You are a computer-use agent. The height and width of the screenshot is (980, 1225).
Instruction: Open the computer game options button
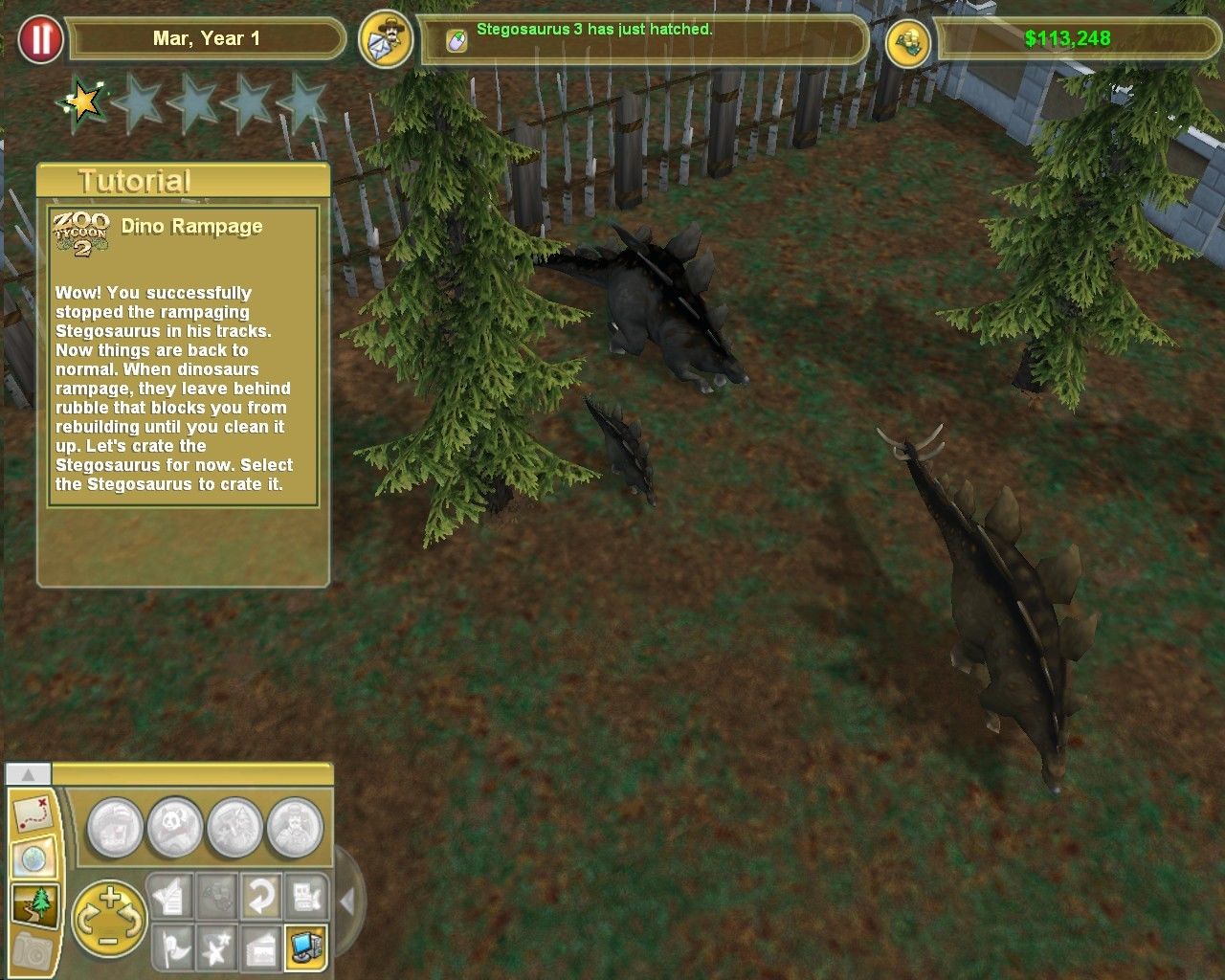pyautogui.click(x=306, y=946)
